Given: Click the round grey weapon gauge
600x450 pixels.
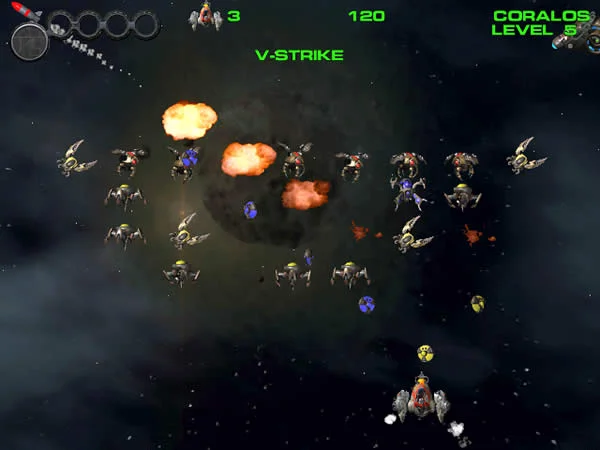Looking at the screenshot, I should [x=30, y=42].
